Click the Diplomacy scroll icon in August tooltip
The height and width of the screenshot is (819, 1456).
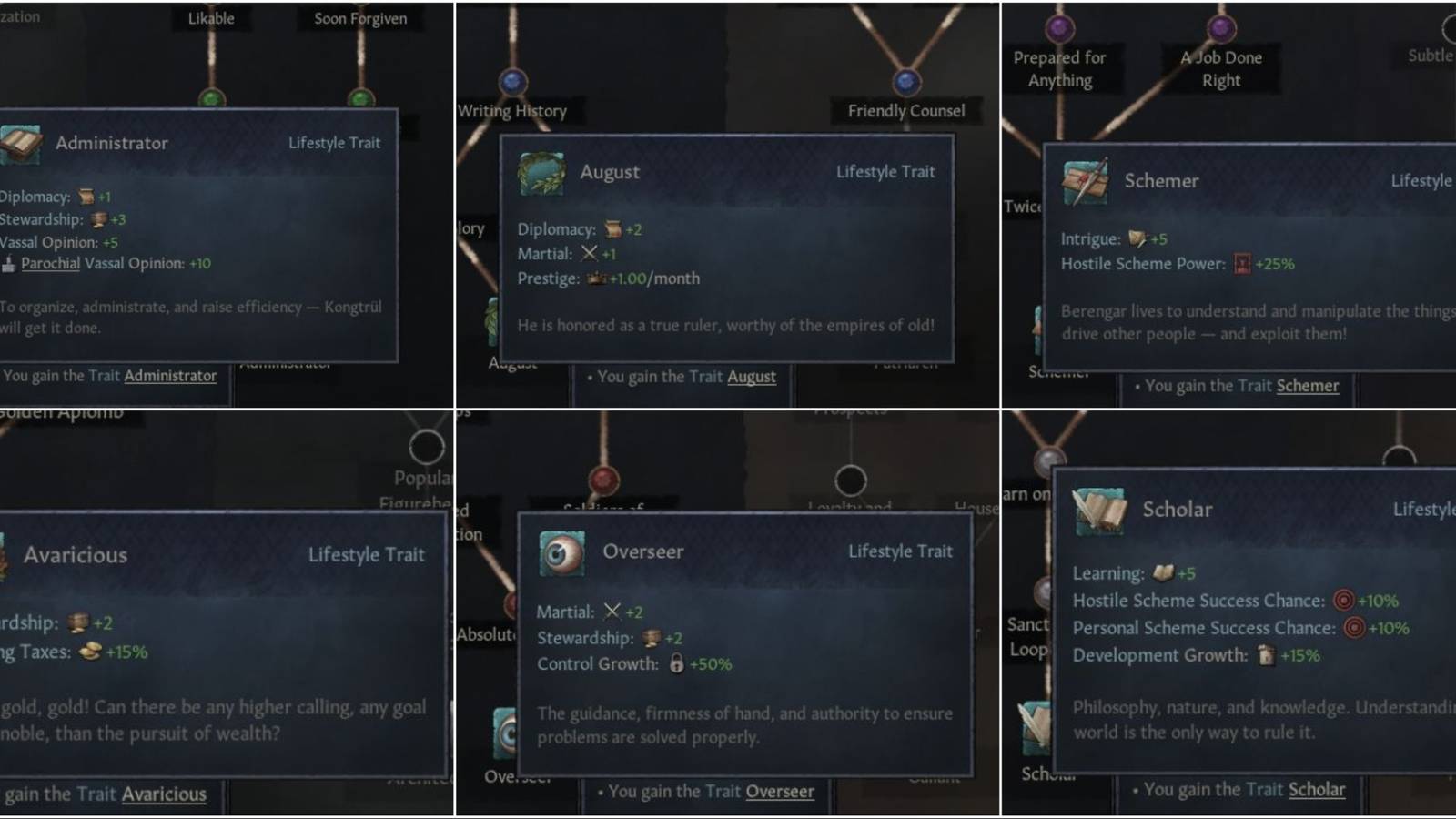click(x=612, y=229)
